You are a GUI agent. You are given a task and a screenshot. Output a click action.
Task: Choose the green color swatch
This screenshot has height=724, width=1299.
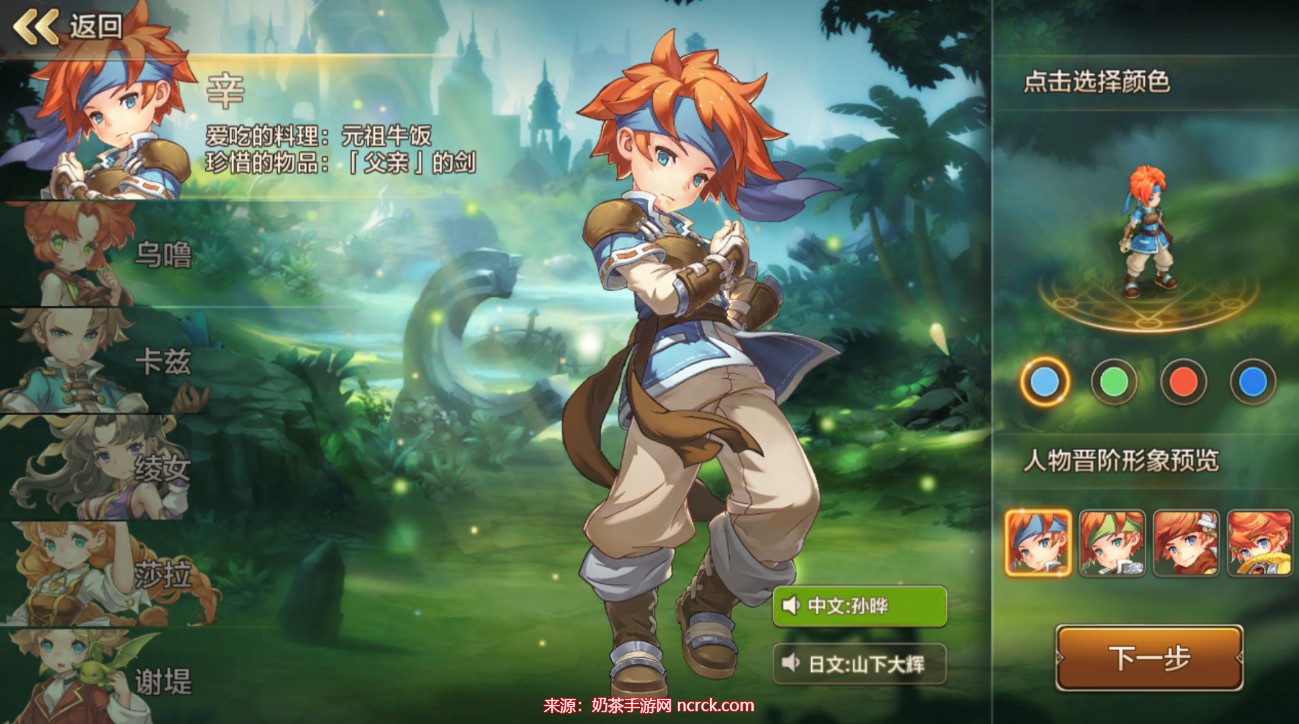pos(1114,381)
